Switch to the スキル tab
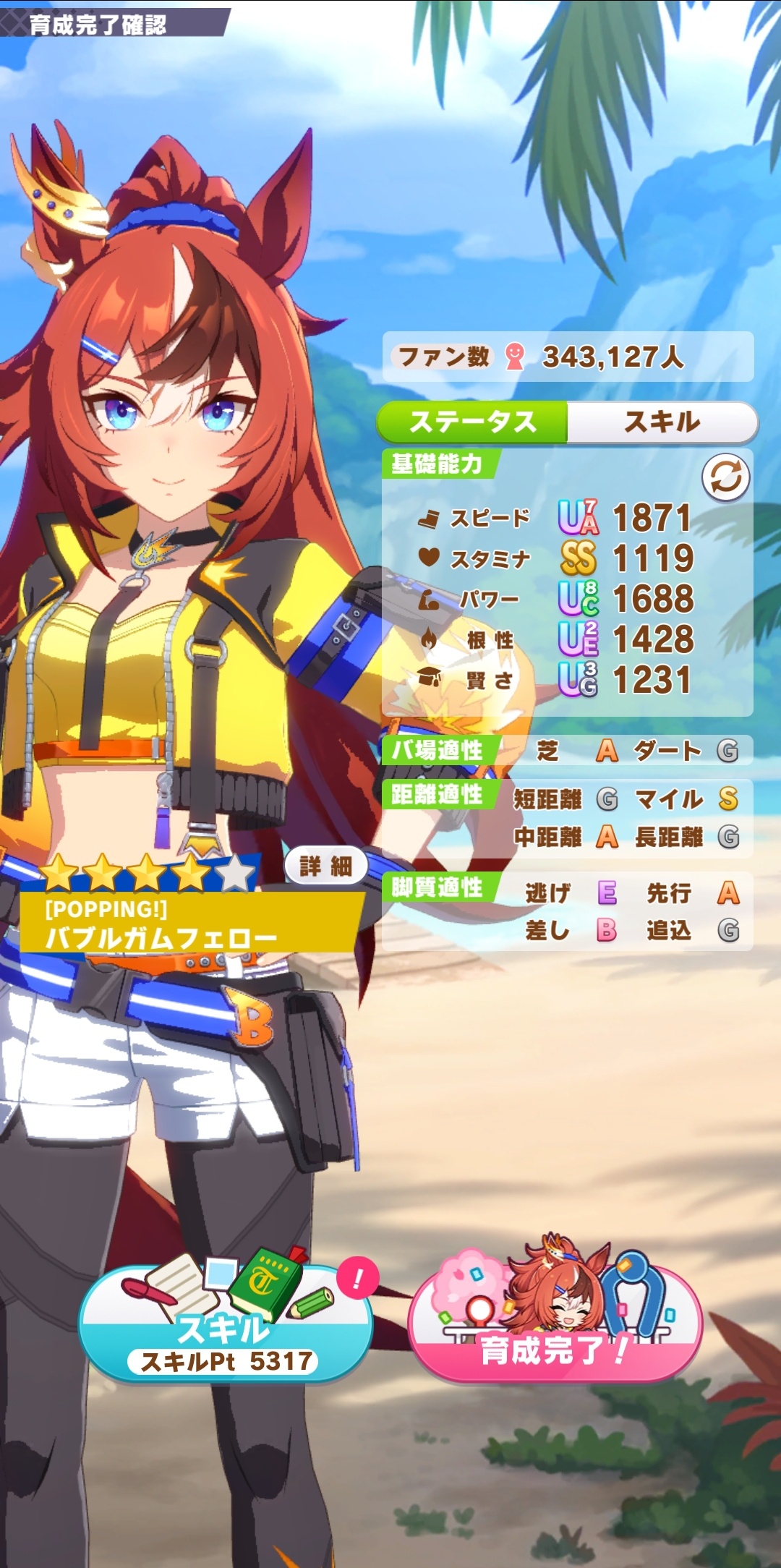Viewport: 781px width, 1568px height. [x=662, y=422]
